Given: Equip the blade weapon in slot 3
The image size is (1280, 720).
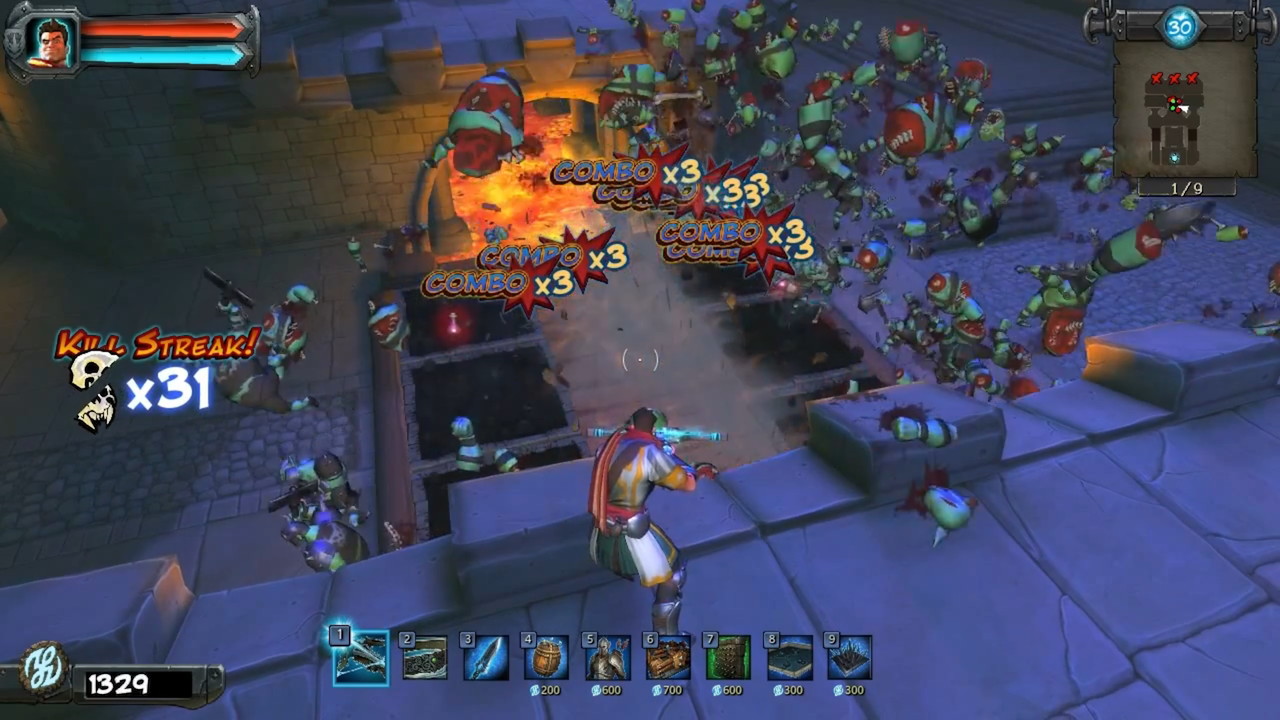Looking at the screenshot, I should (x=486, y=658).
